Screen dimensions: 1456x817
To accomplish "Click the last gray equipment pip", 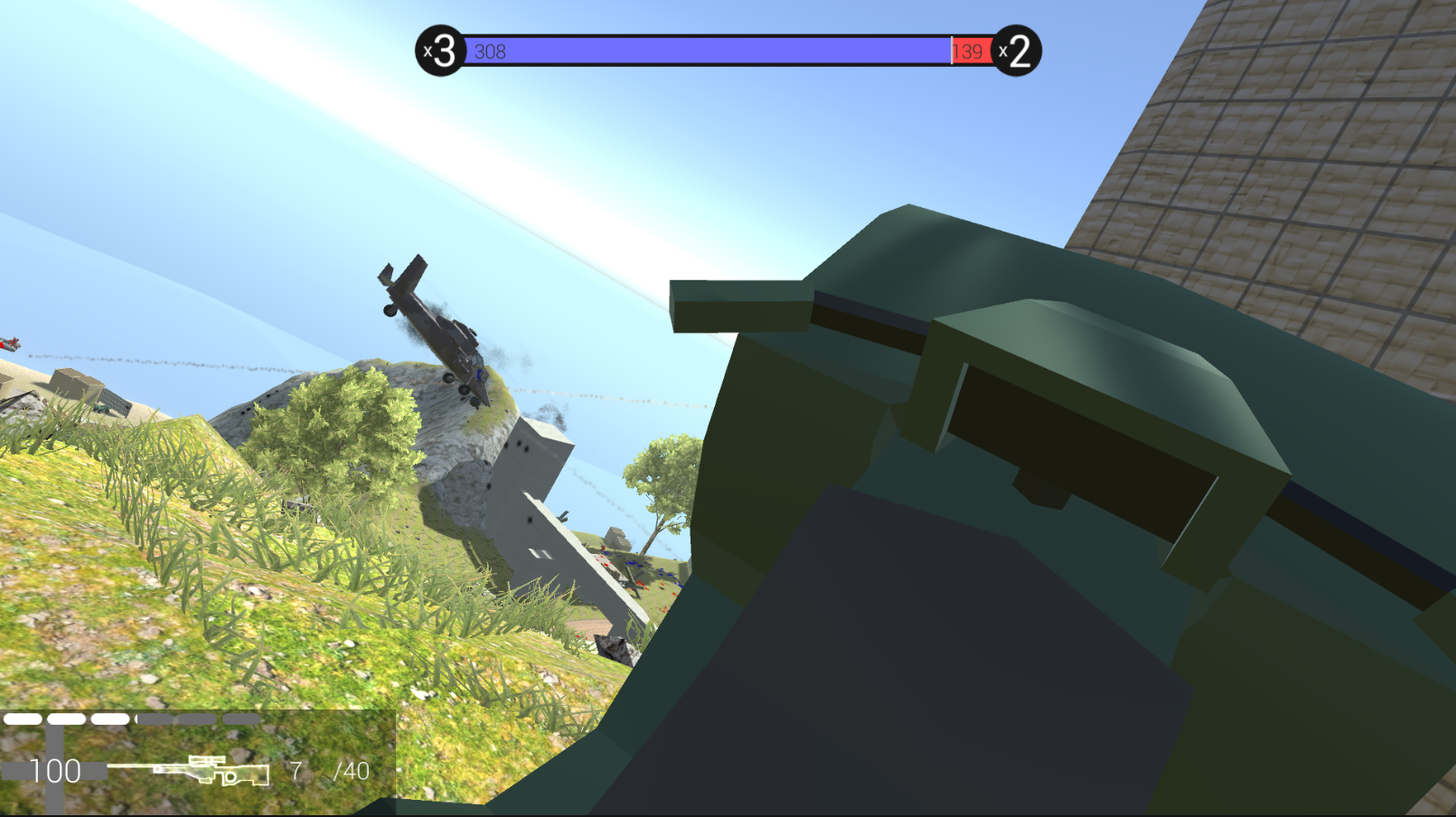I will point(241,718).
